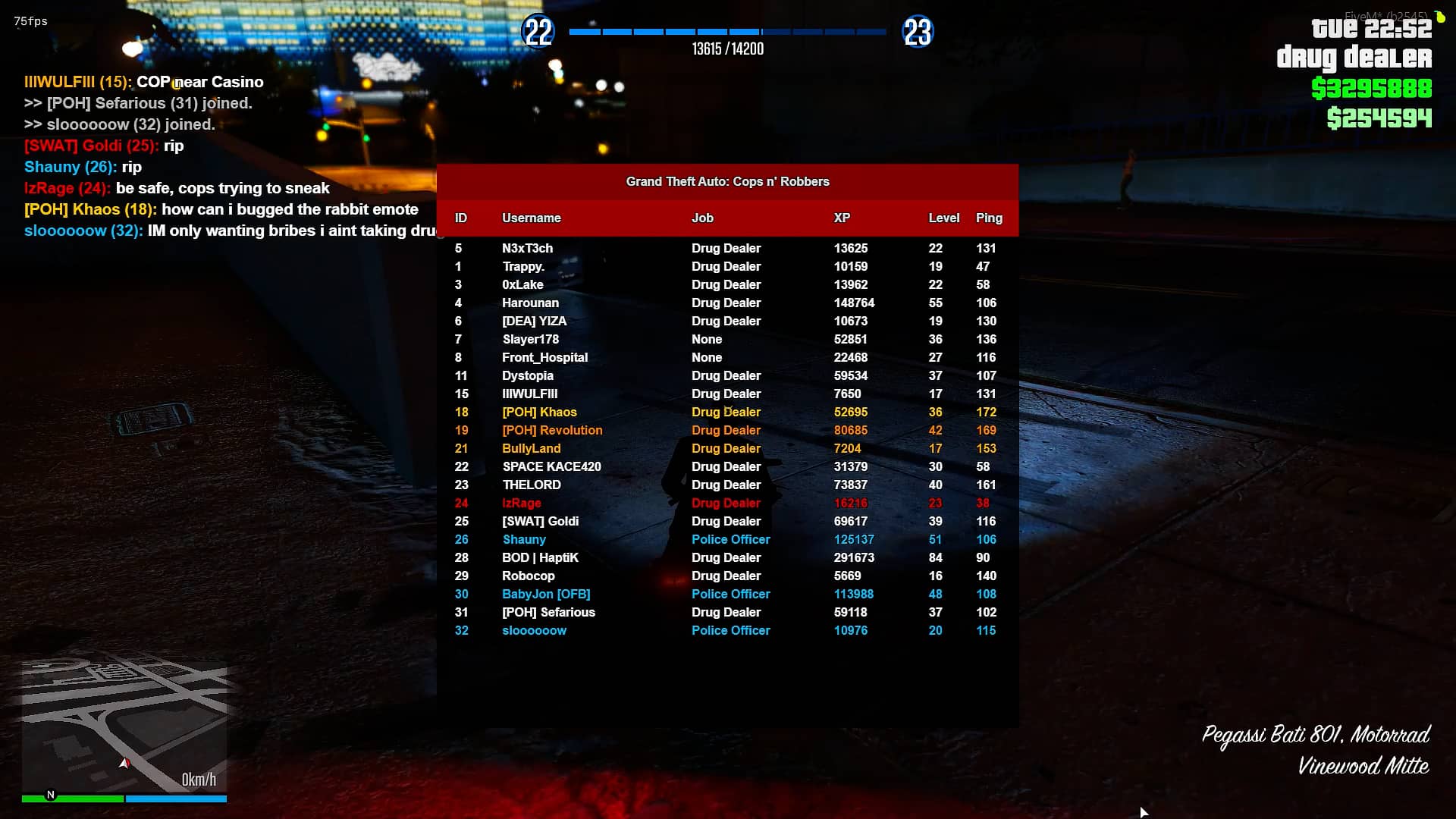Select the Level column header
Screen dimensions: 1456x819
click(x=944, y=218)
